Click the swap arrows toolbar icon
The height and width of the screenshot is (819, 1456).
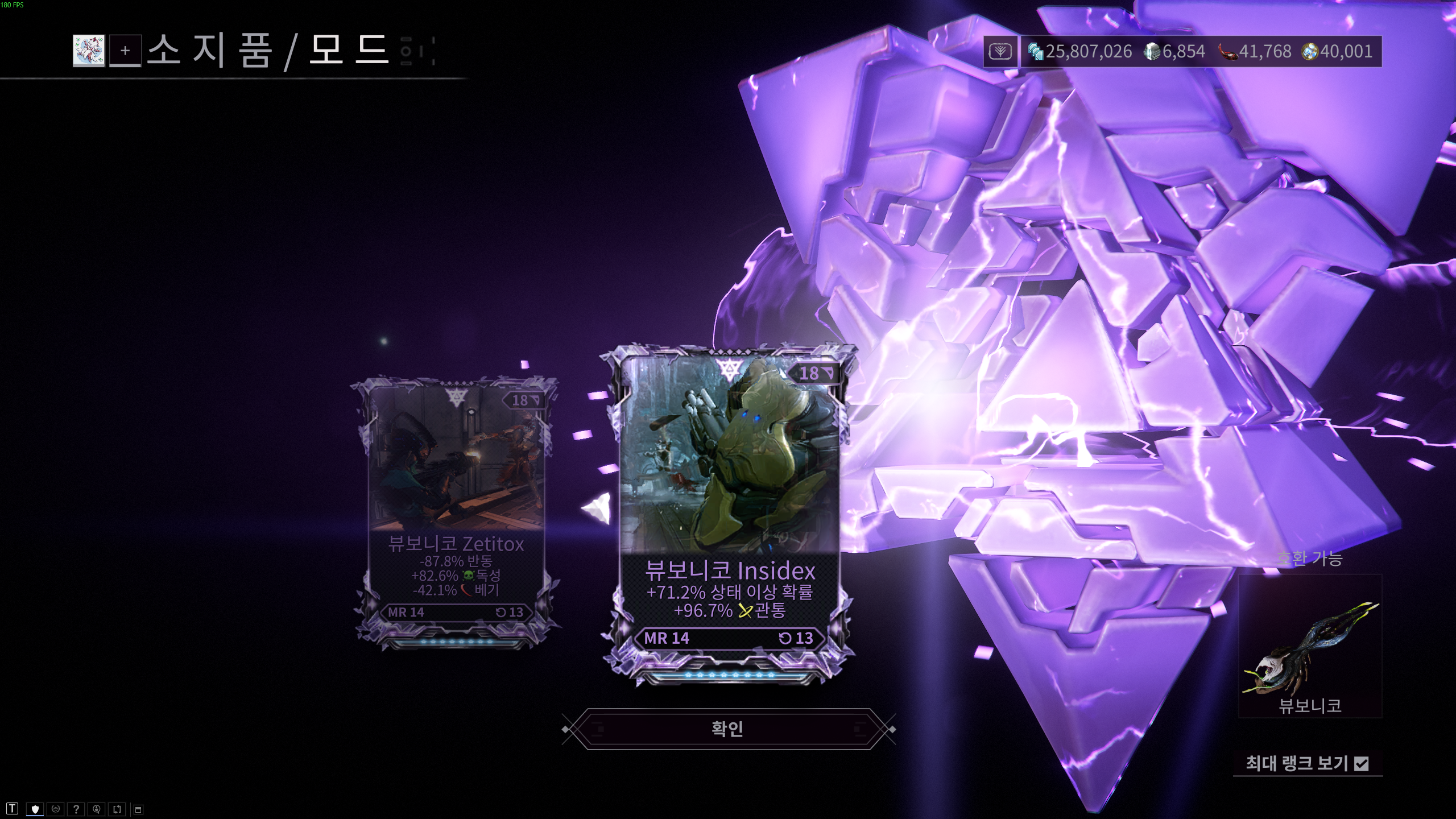point(117,809)
